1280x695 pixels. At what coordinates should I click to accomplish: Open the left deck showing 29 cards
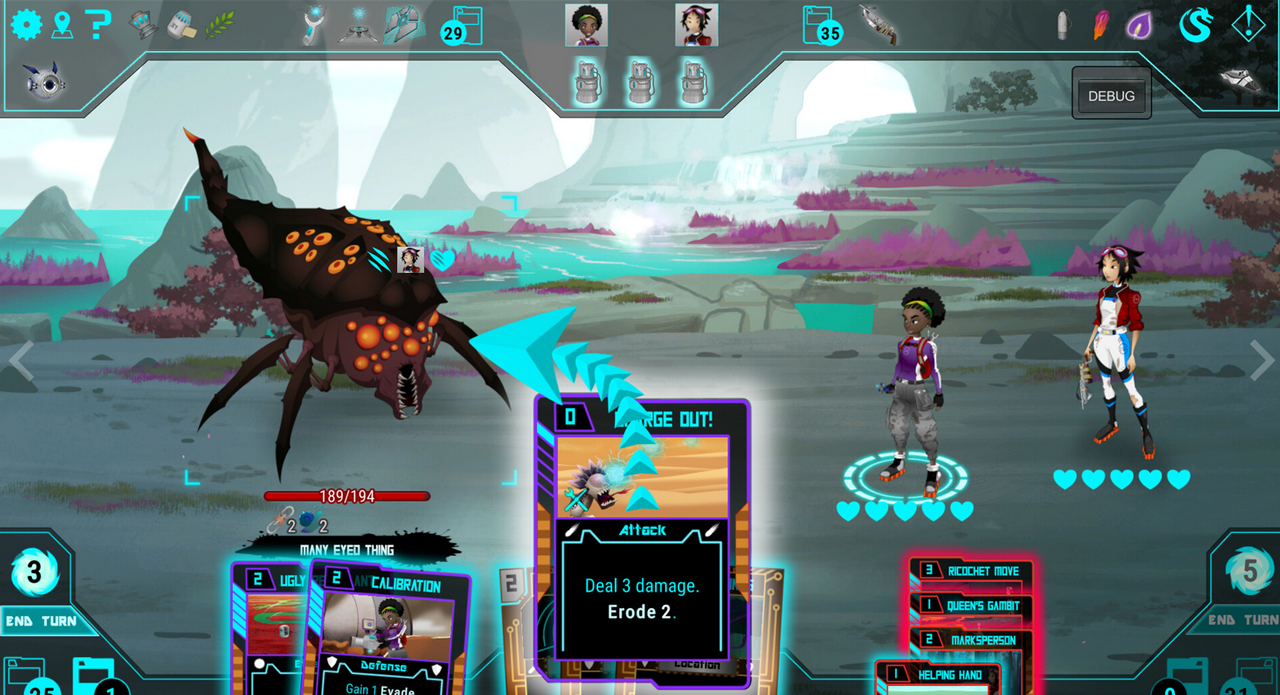pyautogui.click(x=463, y=26)
